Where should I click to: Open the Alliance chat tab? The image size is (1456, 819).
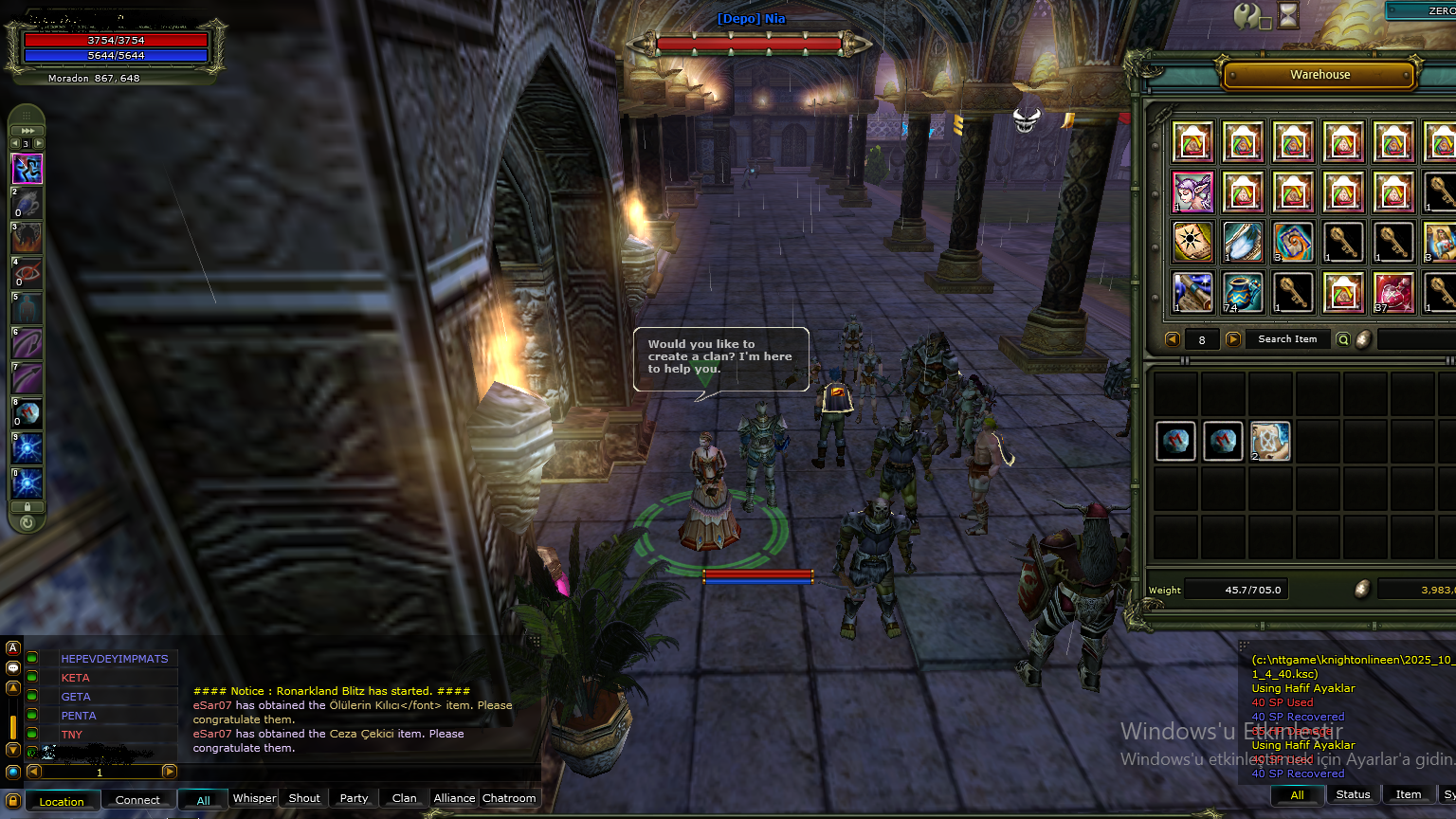[x=454, y=798]
